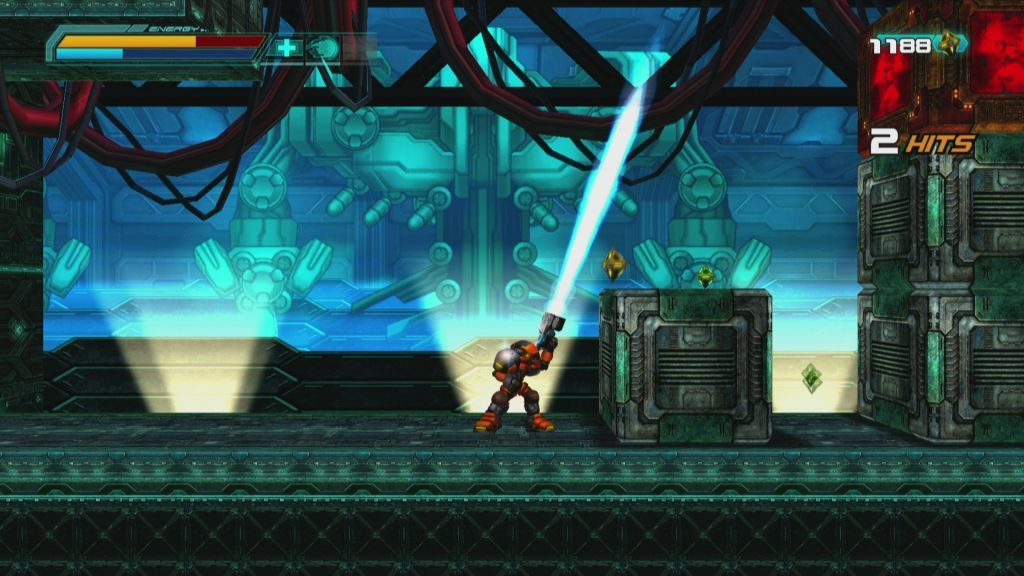
Task: Select the round weapon icon beside the energy bar
Action: click(322, 47)
